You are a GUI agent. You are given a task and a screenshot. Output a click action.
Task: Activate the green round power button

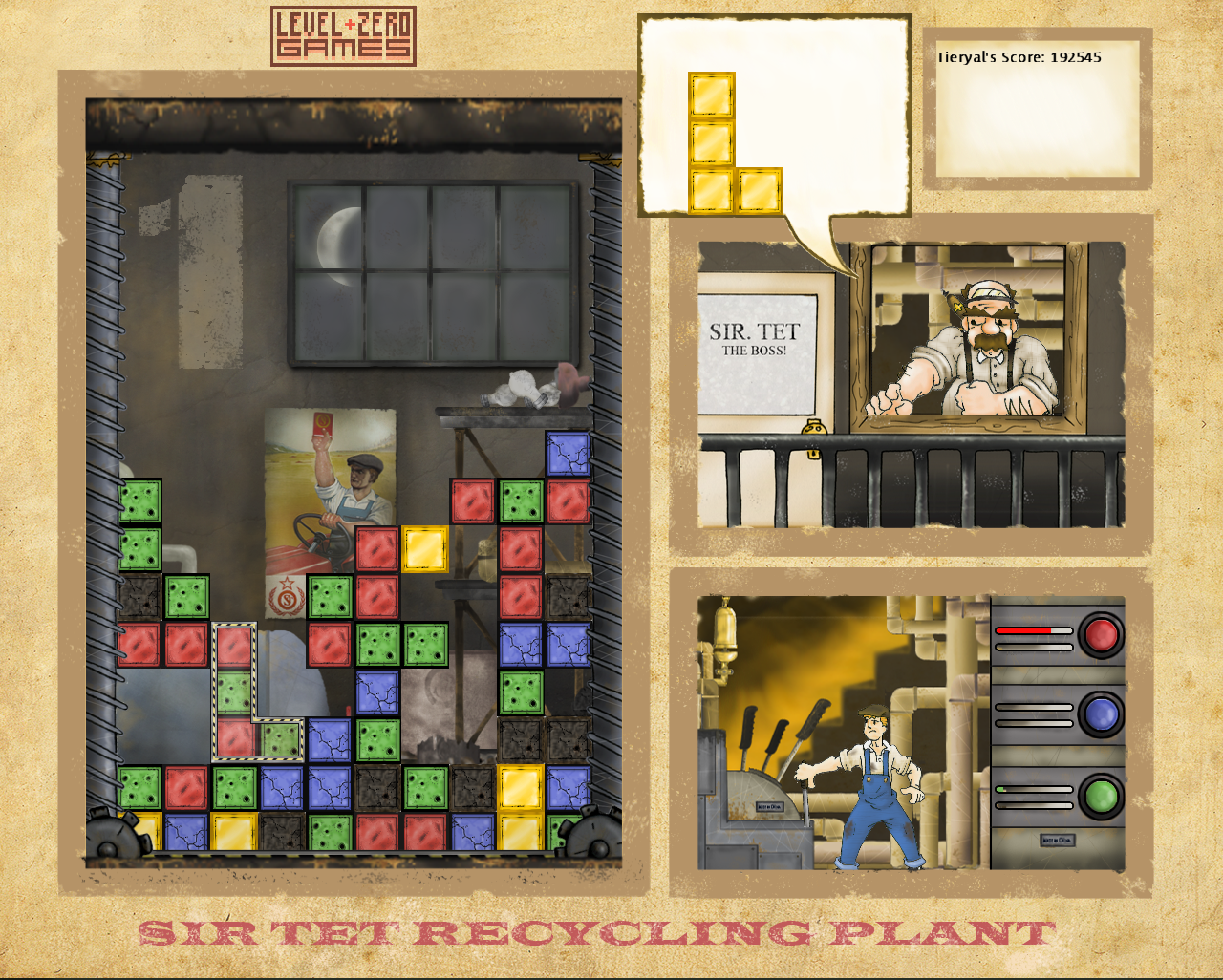1101,796
